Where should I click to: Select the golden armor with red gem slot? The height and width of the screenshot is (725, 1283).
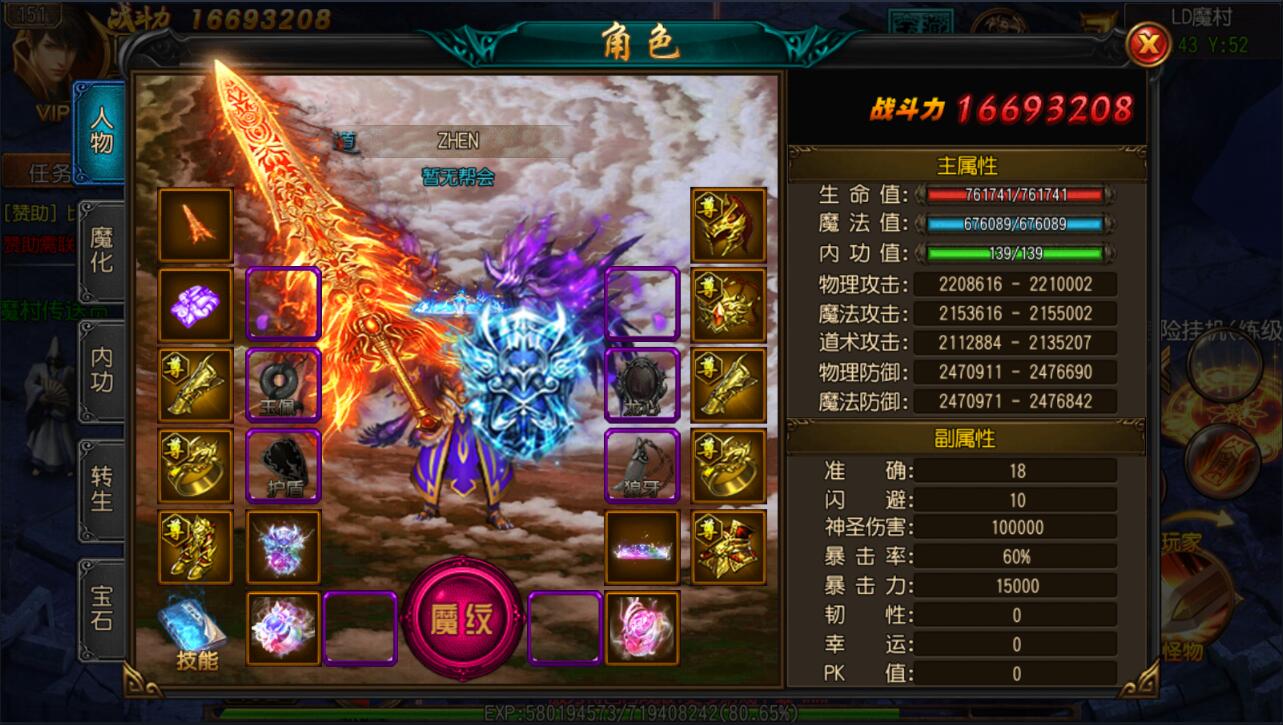(x=728, y=306)
